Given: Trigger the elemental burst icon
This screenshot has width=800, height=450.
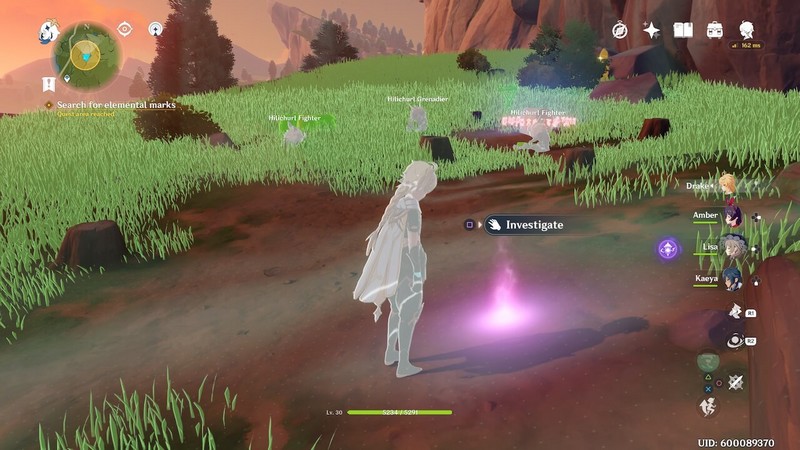Looking at the screenshot, I should (735, 341).
